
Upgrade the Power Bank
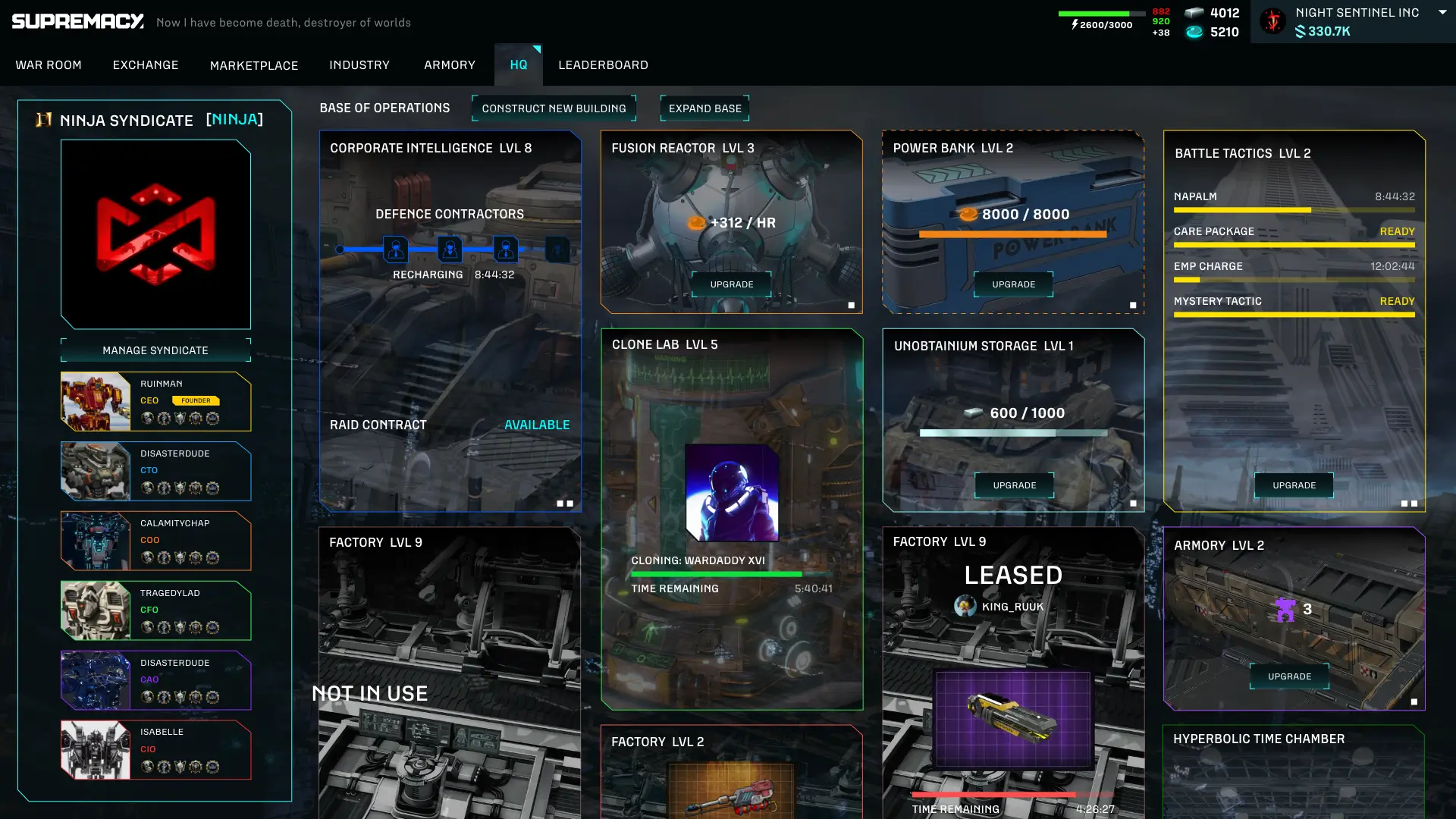point(1014,284)
